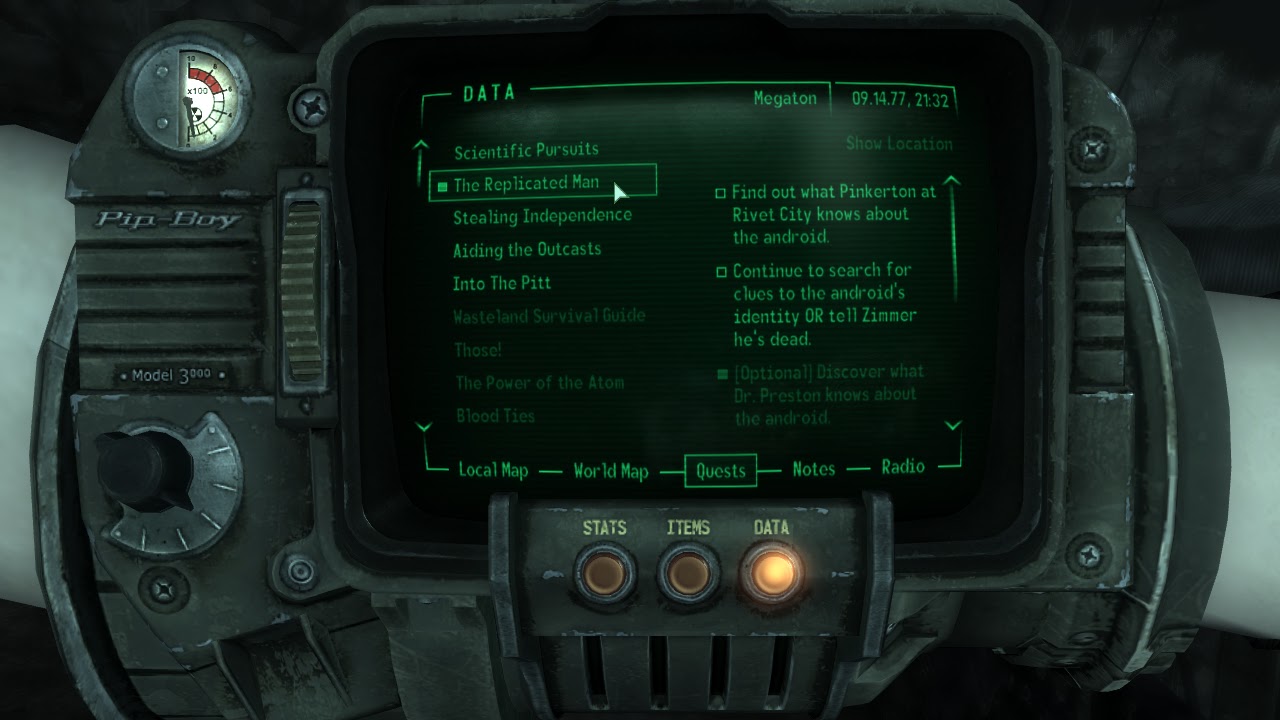Click the Quests tab
Screen dimensions: 1280x720
[721, 471]
